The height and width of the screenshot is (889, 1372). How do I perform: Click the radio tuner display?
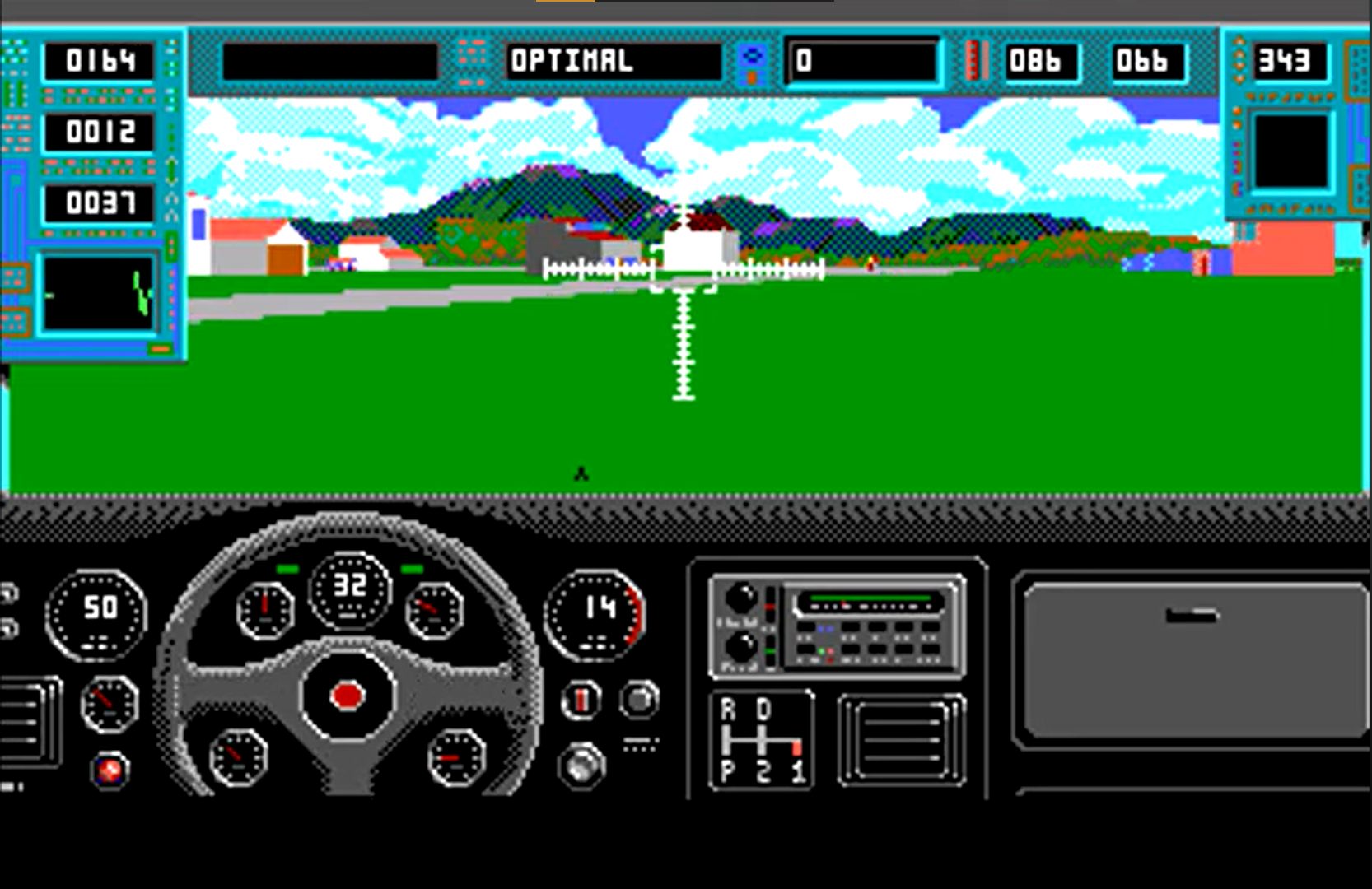tap(871, 603)
